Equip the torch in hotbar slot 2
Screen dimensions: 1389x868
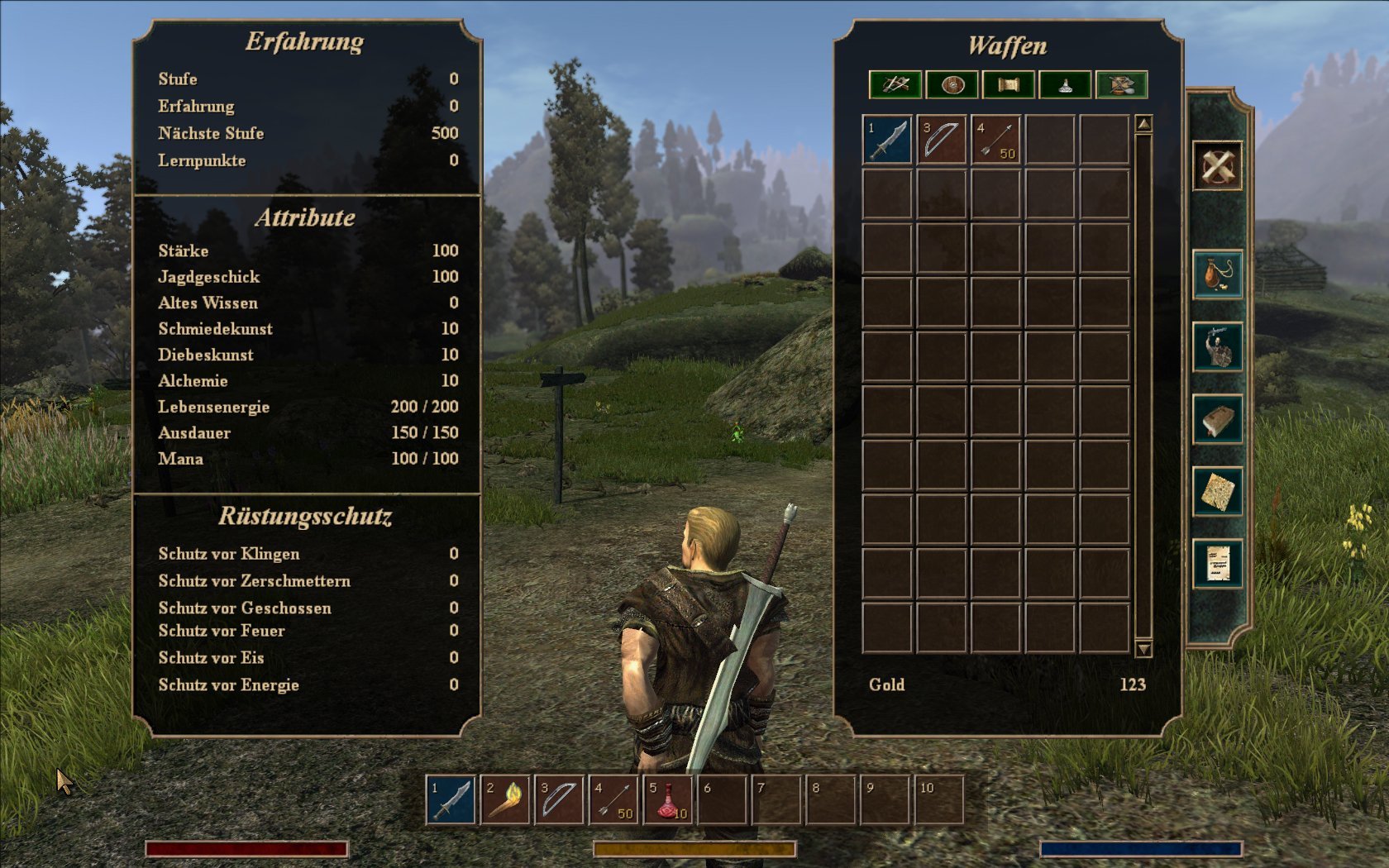pyautogui.click(x=505, y=799)
